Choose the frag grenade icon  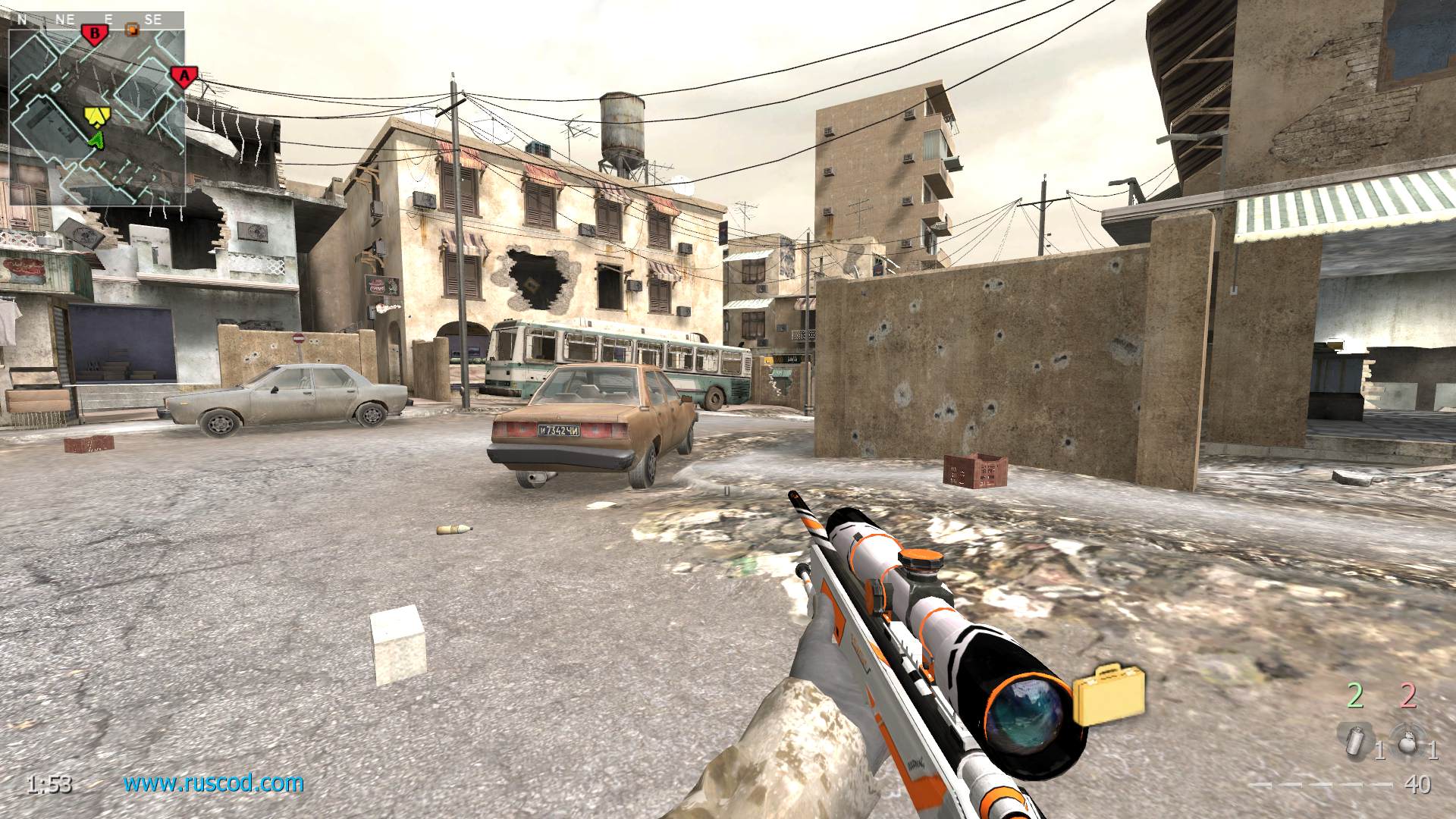point(1407,740)
